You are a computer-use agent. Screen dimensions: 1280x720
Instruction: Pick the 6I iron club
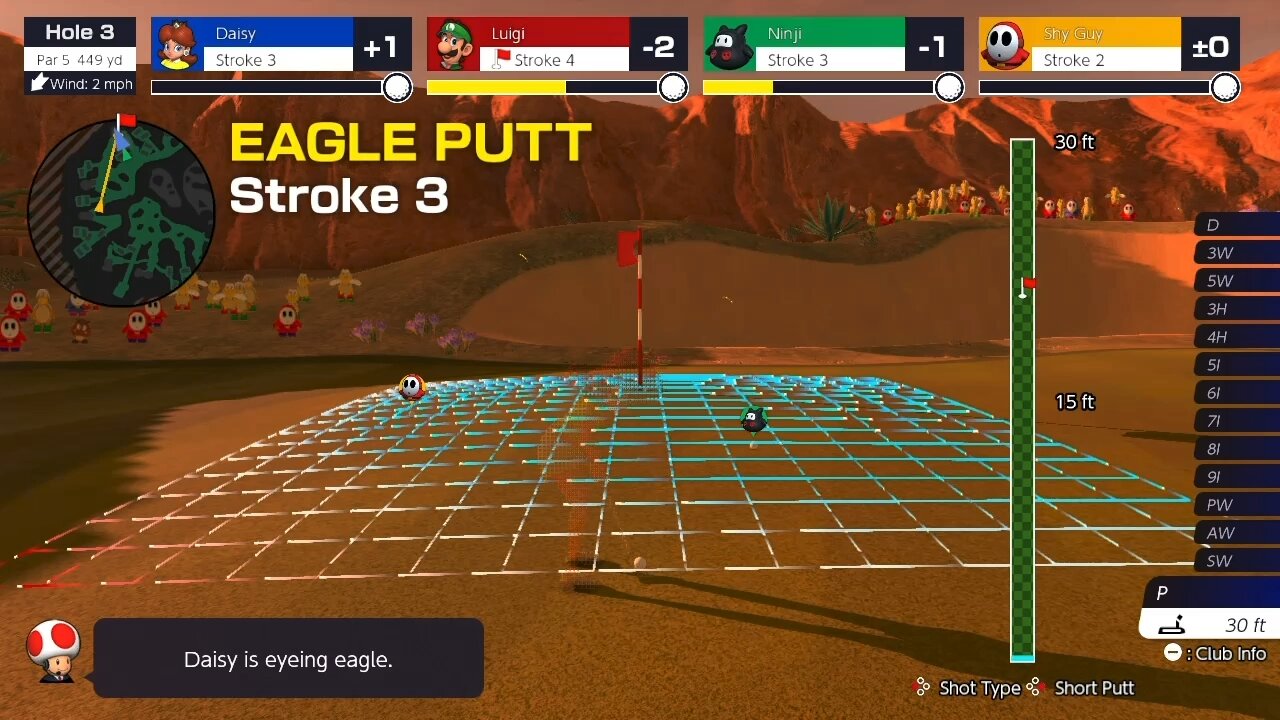(x=1236, y=393)
